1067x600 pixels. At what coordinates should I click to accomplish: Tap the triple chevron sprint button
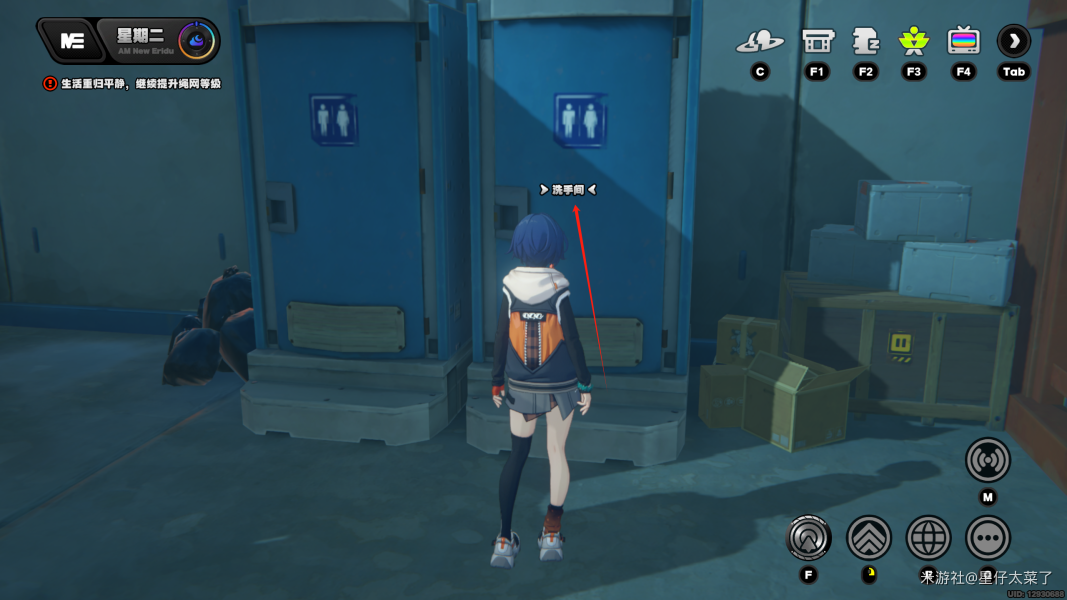coord(869,538)
